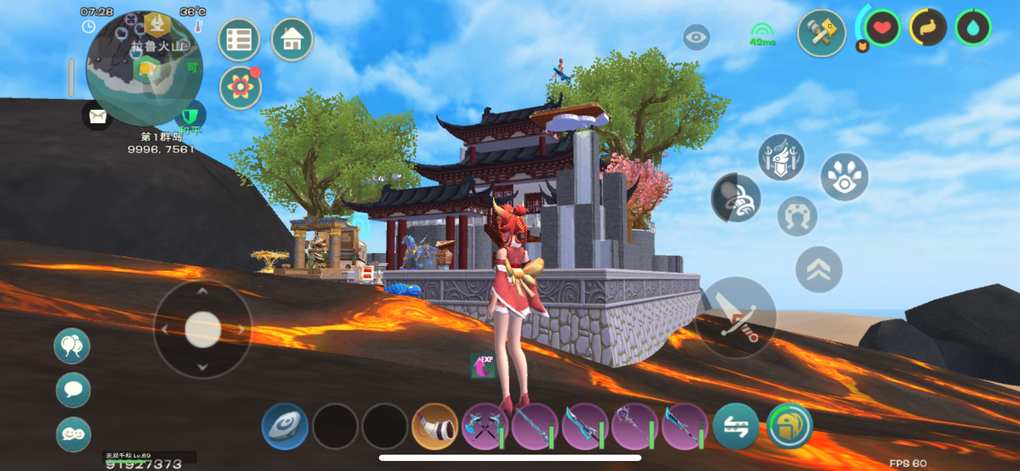The width and height of the screenshot is (1020, 471).
Task: Activate the horseshoe mount button
Action: 797,216
